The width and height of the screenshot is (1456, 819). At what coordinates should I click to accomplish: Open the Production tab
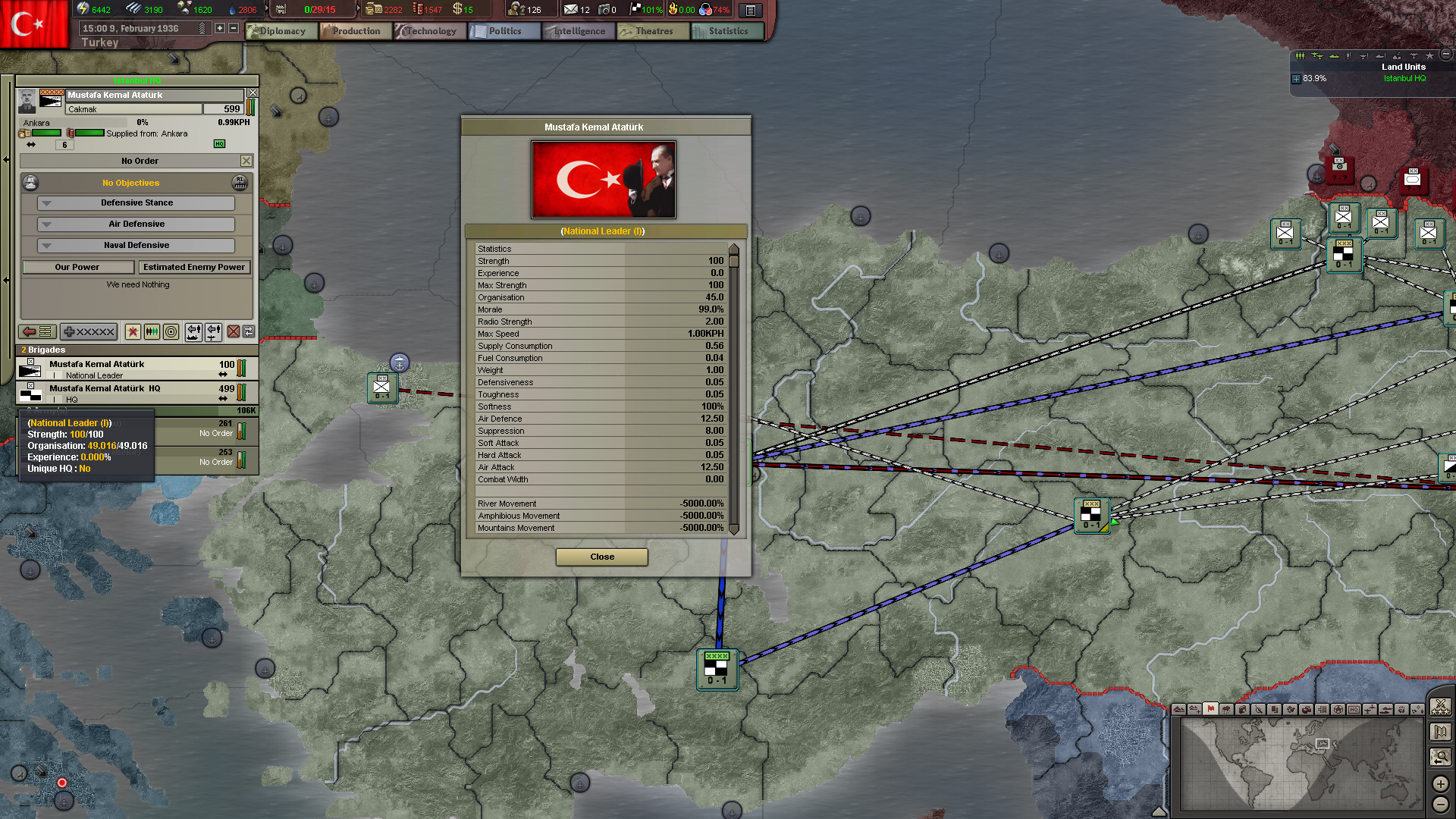(x=355, y=31)
